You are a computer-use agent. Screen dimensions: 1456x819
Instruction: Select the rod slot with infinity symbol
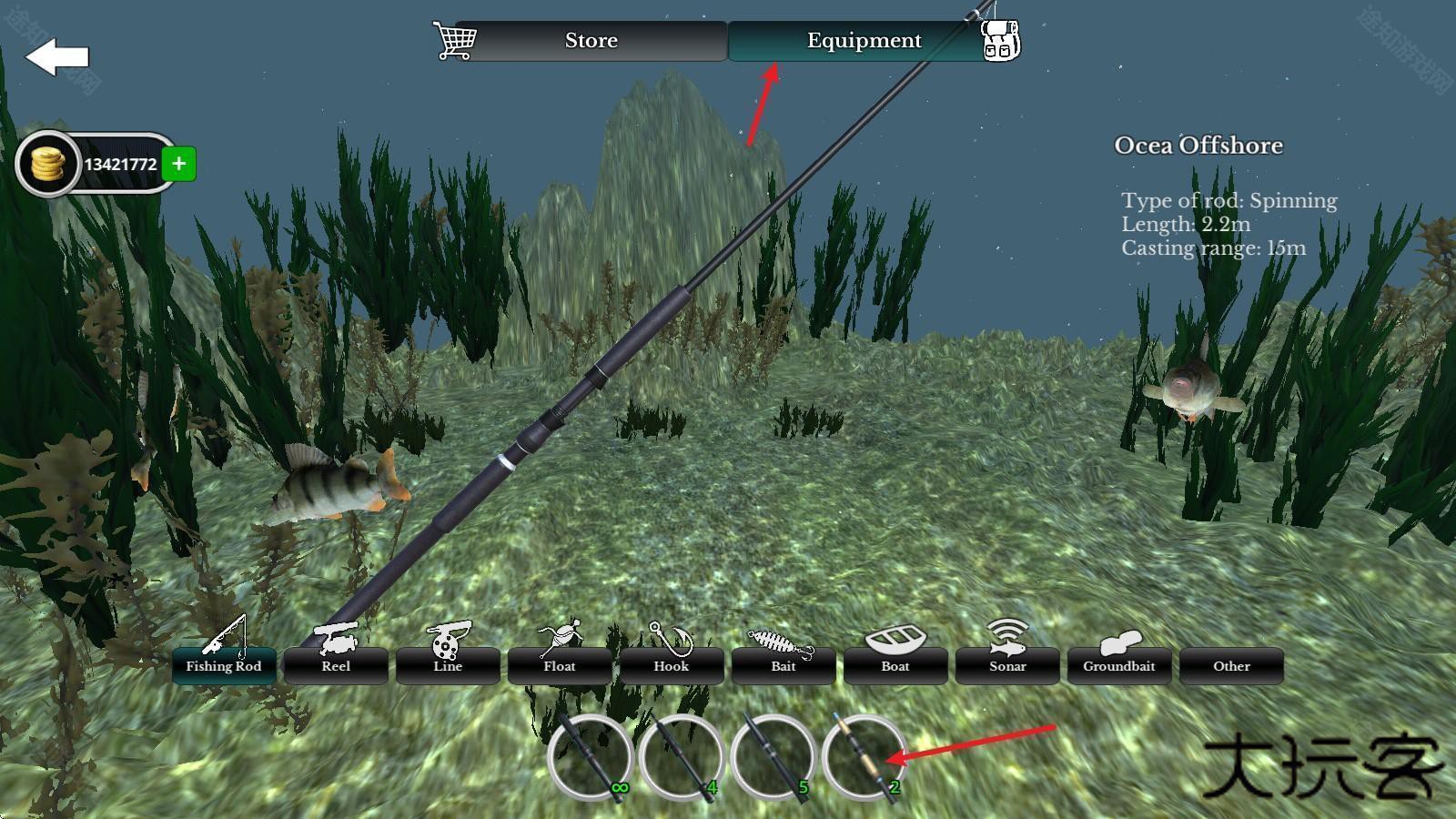coord(590,757)
